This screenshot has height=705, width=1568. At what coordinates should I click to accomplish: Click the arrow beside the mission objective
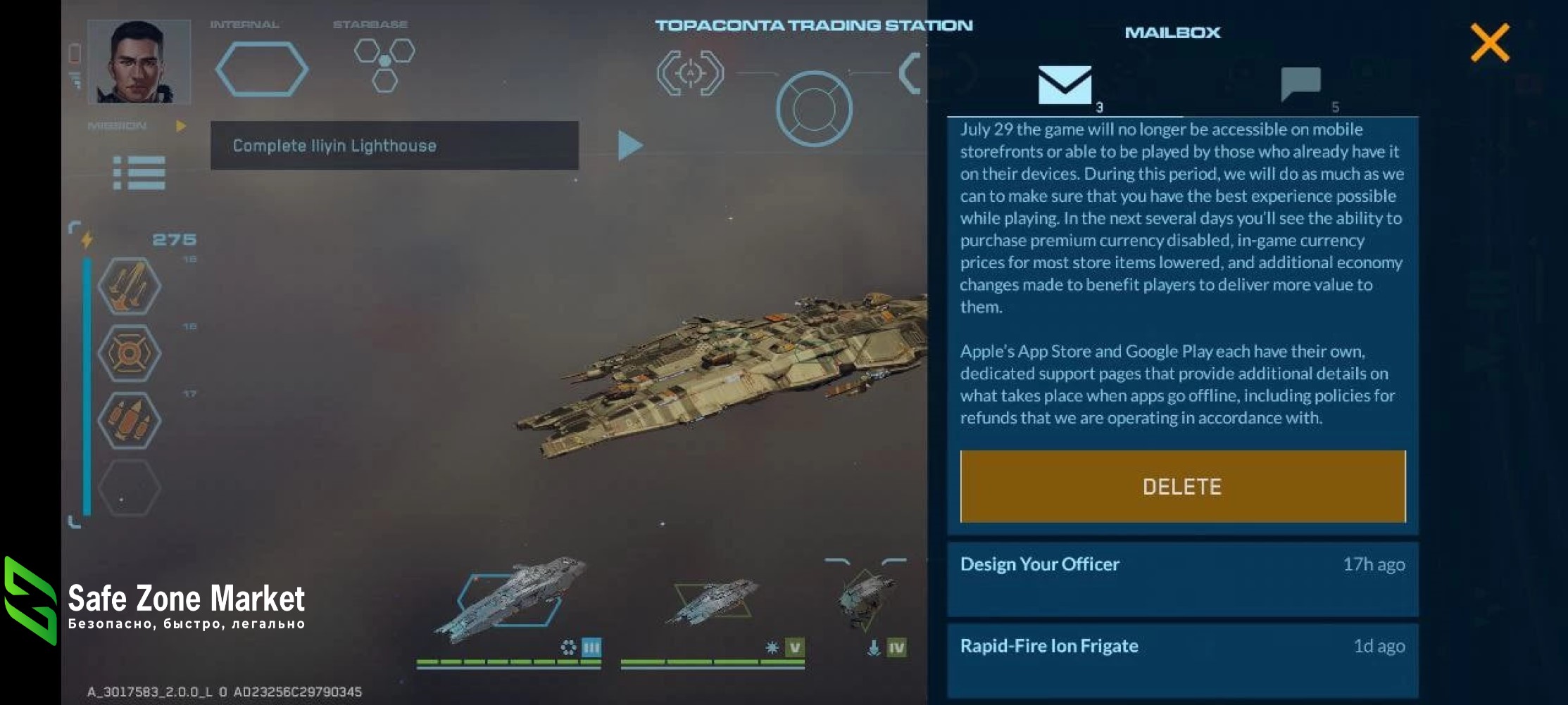[629, 146]
